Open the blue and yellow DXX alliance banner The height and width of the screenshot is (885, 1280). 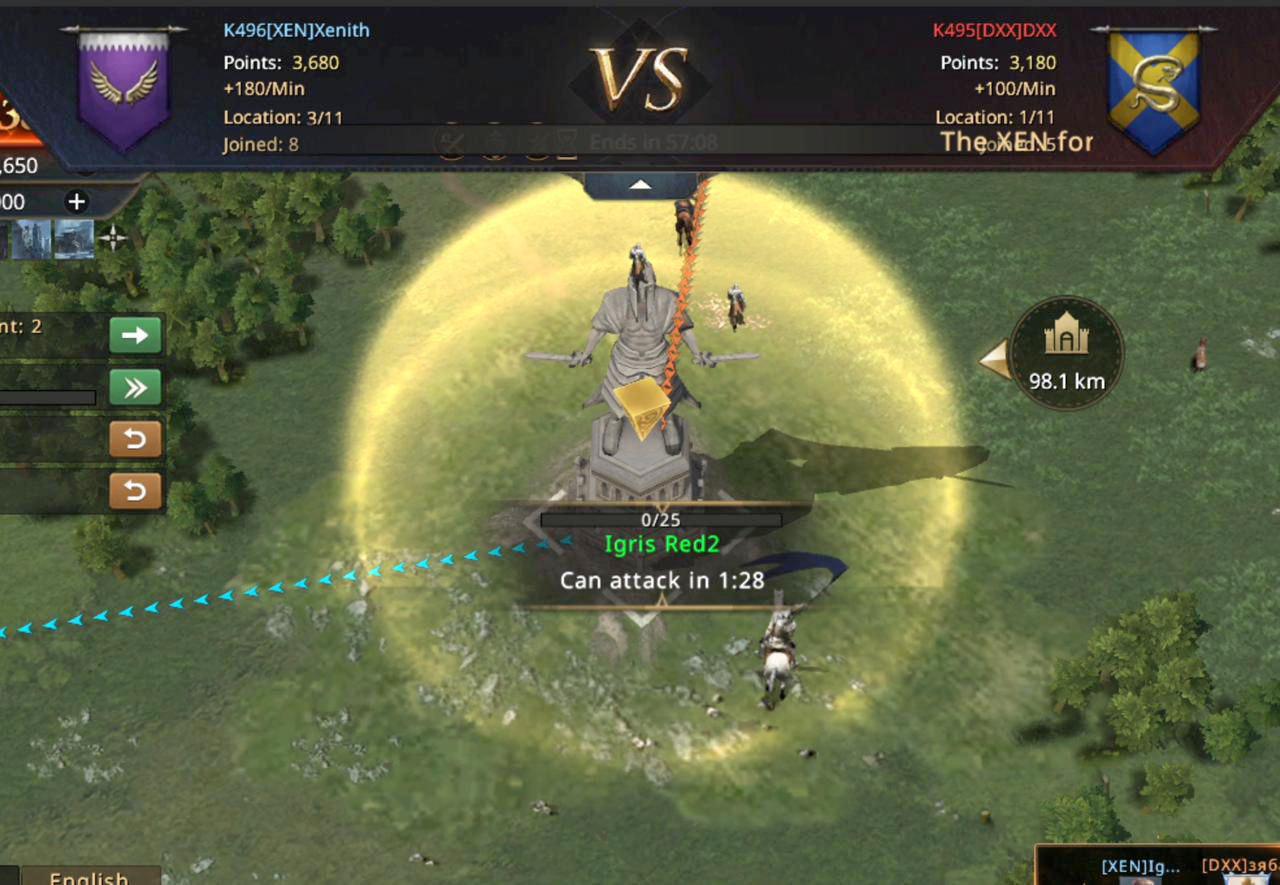[1153, 90]
